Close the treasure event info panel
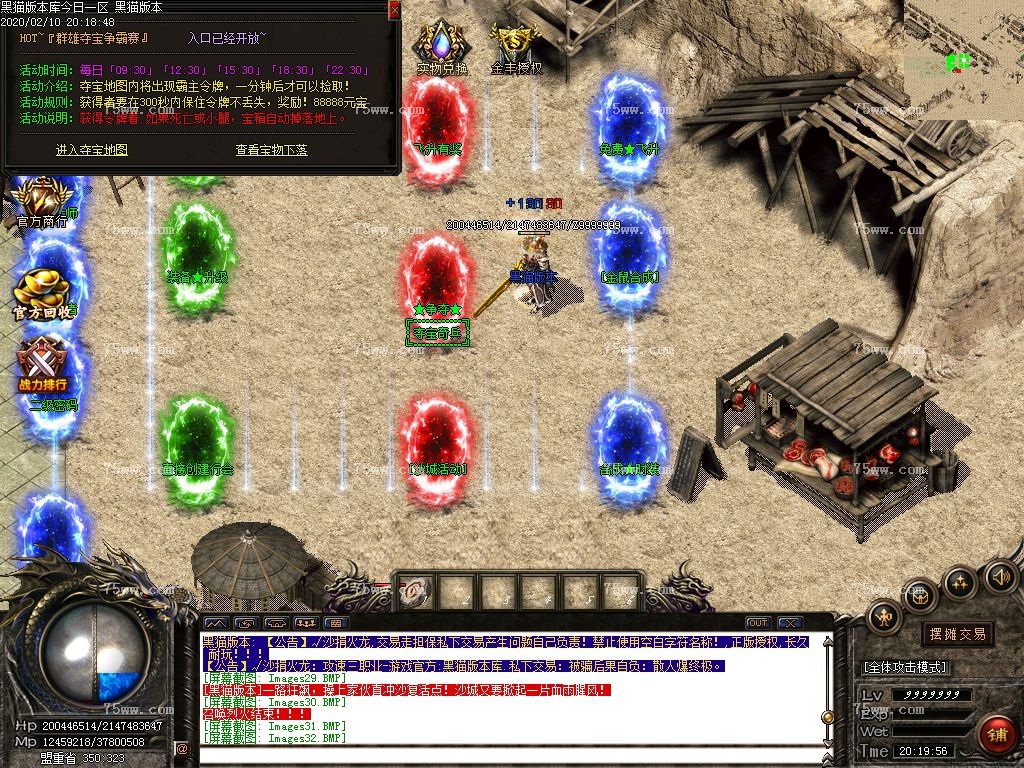The height and width of the screenshot is (768, 1024). [394, 9]
